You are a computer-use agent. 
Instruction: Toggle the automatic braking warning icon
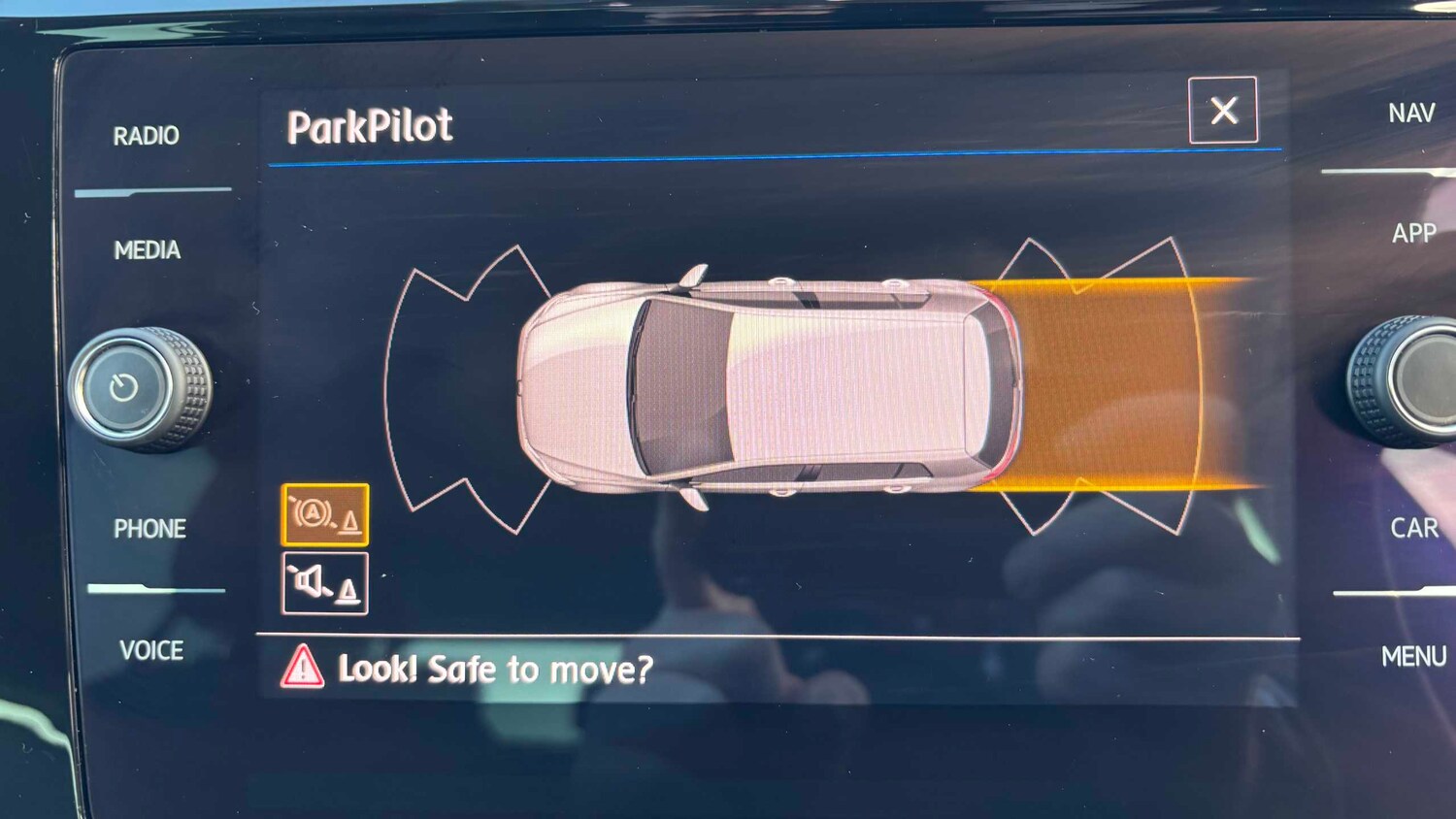coord(325,514)
